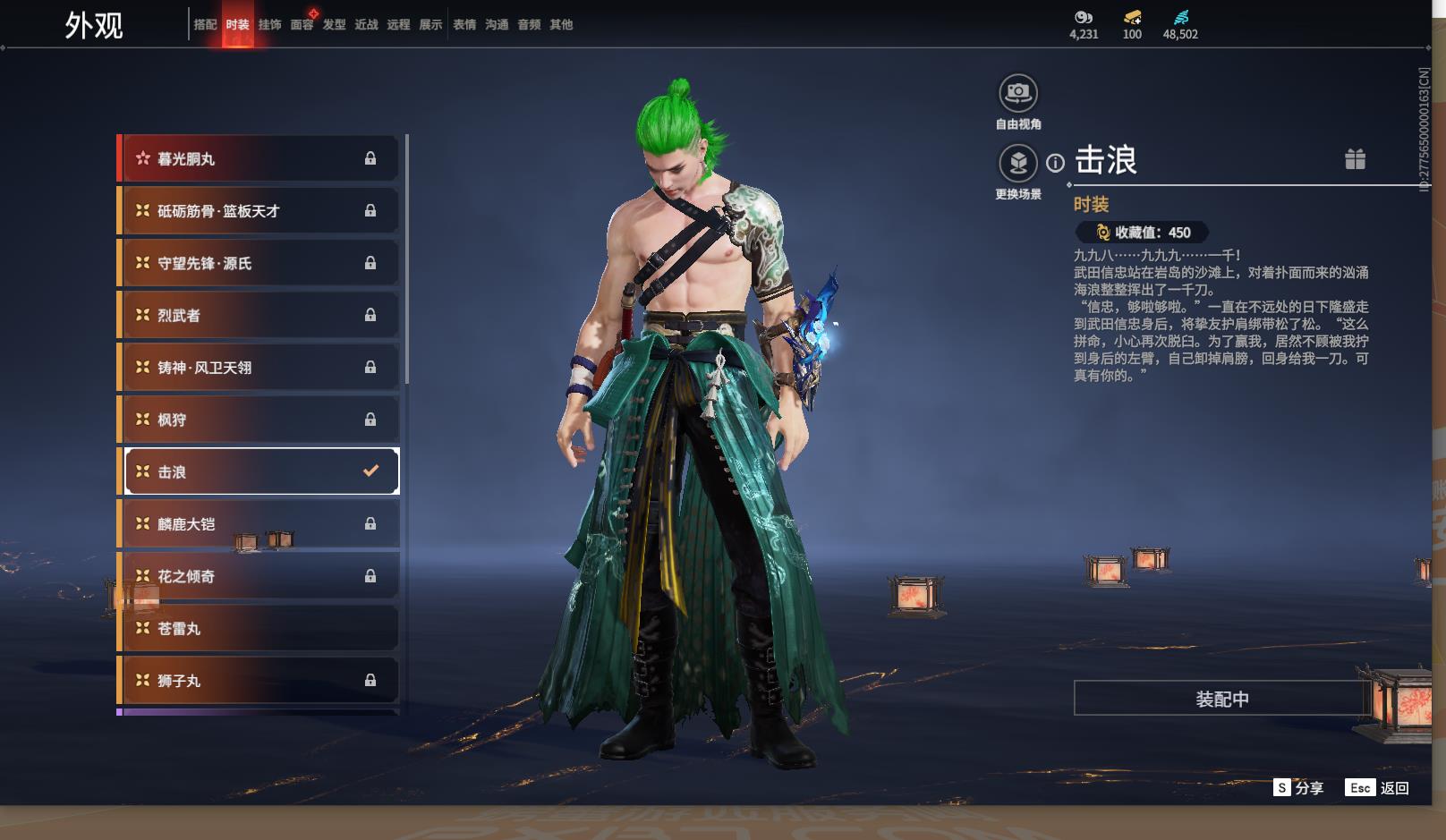Activate the 自由视角 free camera button

[x=1018, y=93]
